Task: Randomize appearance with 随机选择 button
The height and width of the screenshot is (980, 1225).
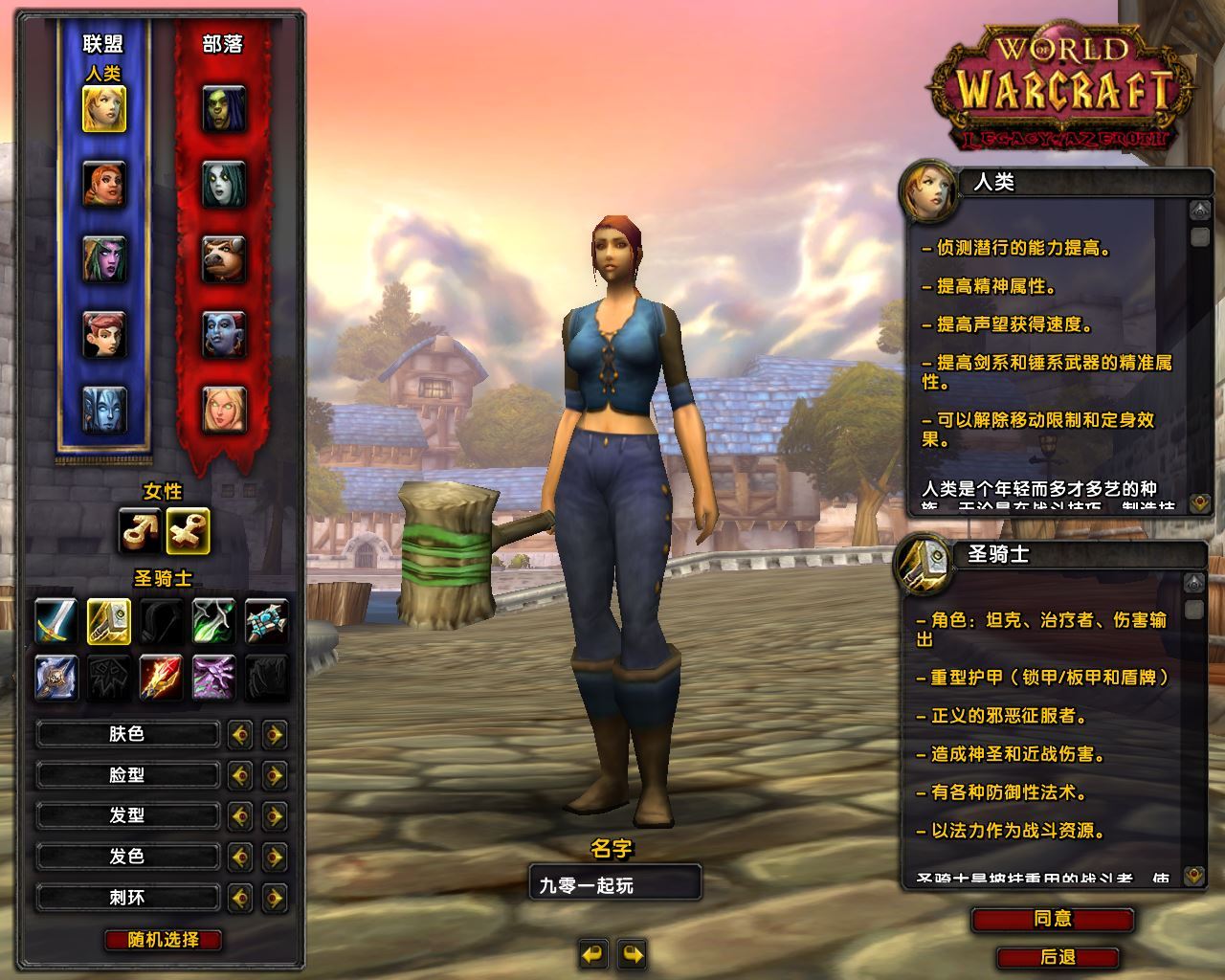Action: [164, 940]
